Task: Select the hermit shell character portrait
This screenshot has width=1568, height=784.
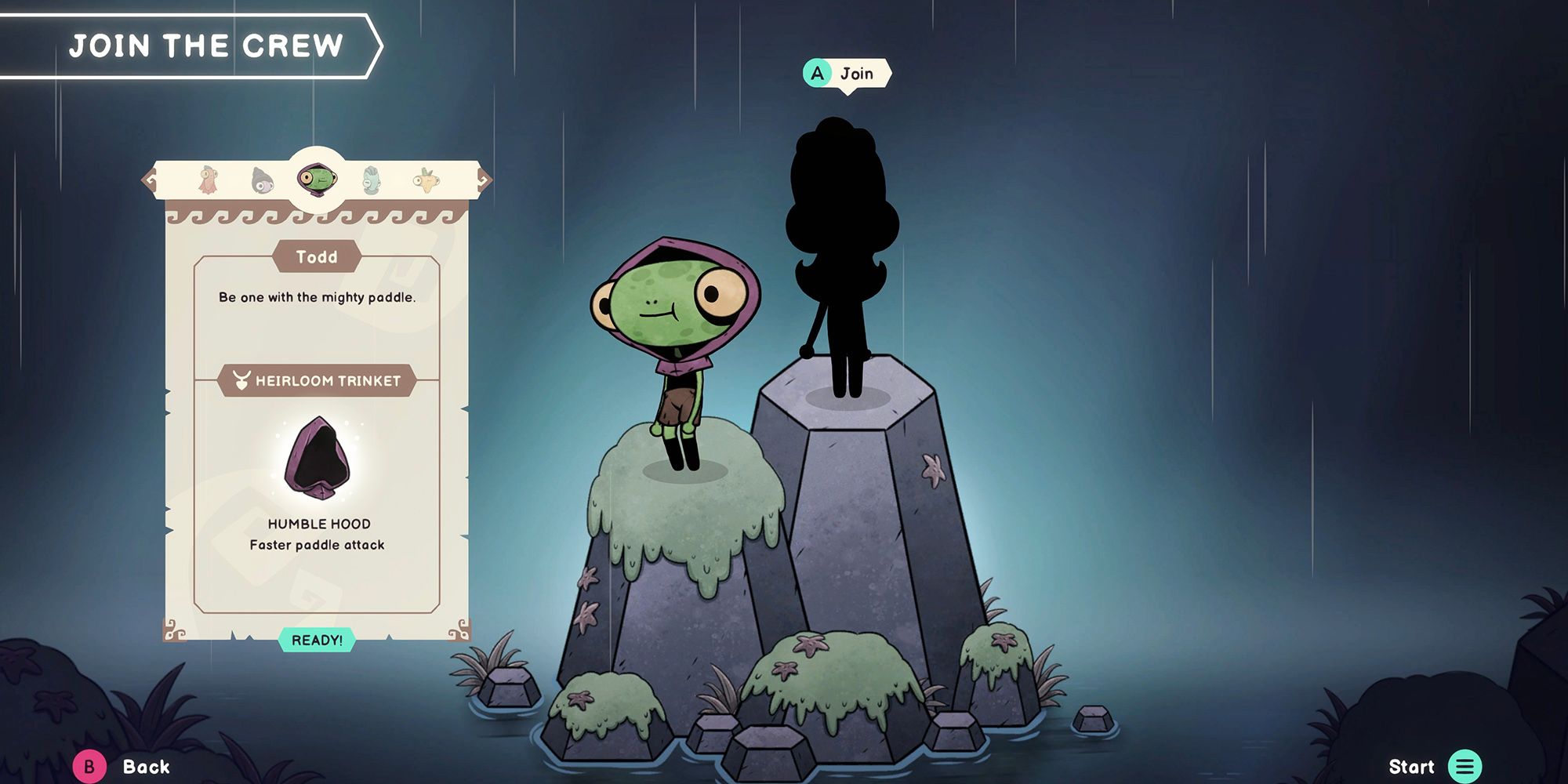Action: pyautogui.click(x=261, y=180)
